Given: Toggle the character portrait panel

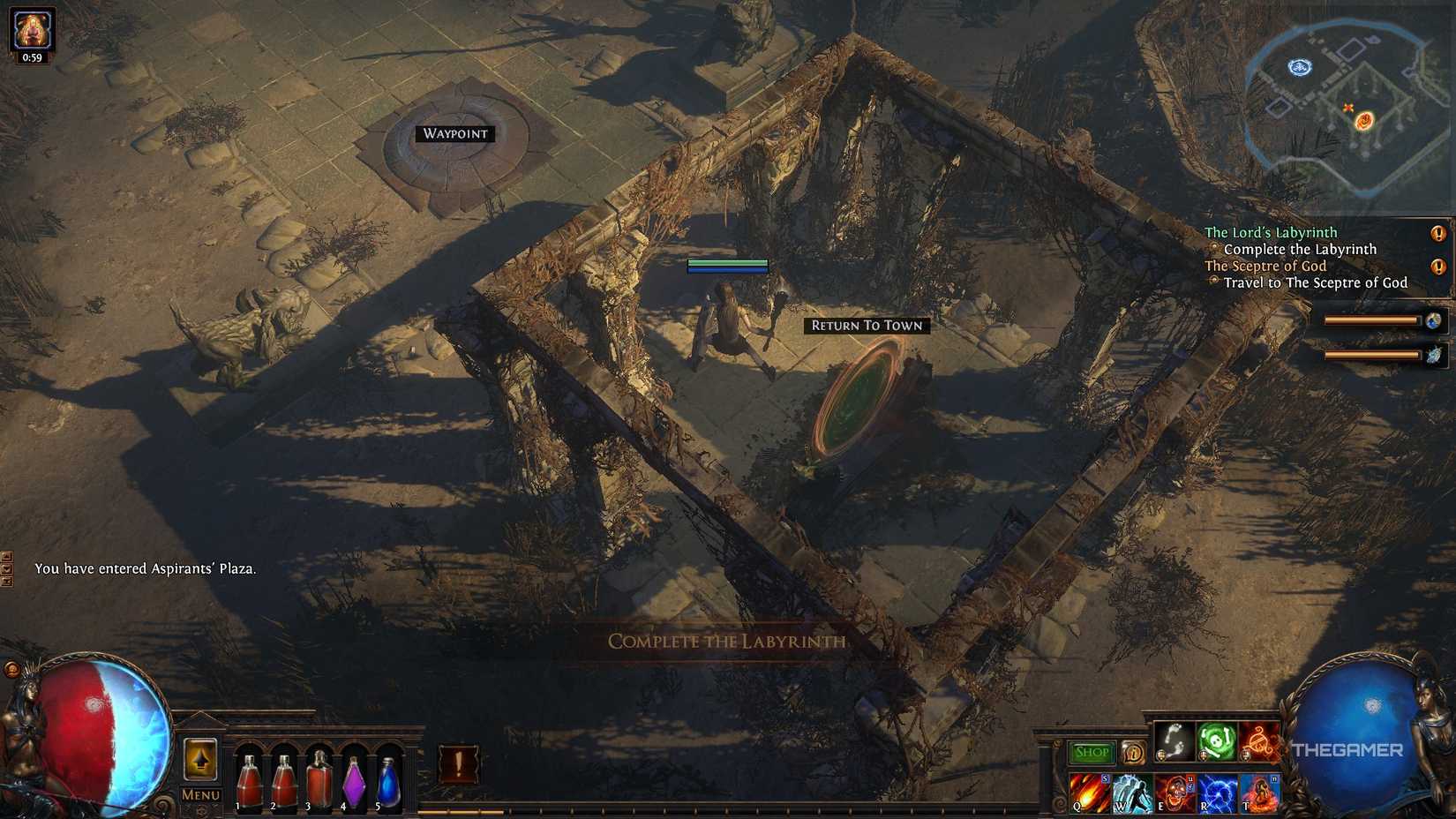Looking at the screenshot, I should click(32, 28).
